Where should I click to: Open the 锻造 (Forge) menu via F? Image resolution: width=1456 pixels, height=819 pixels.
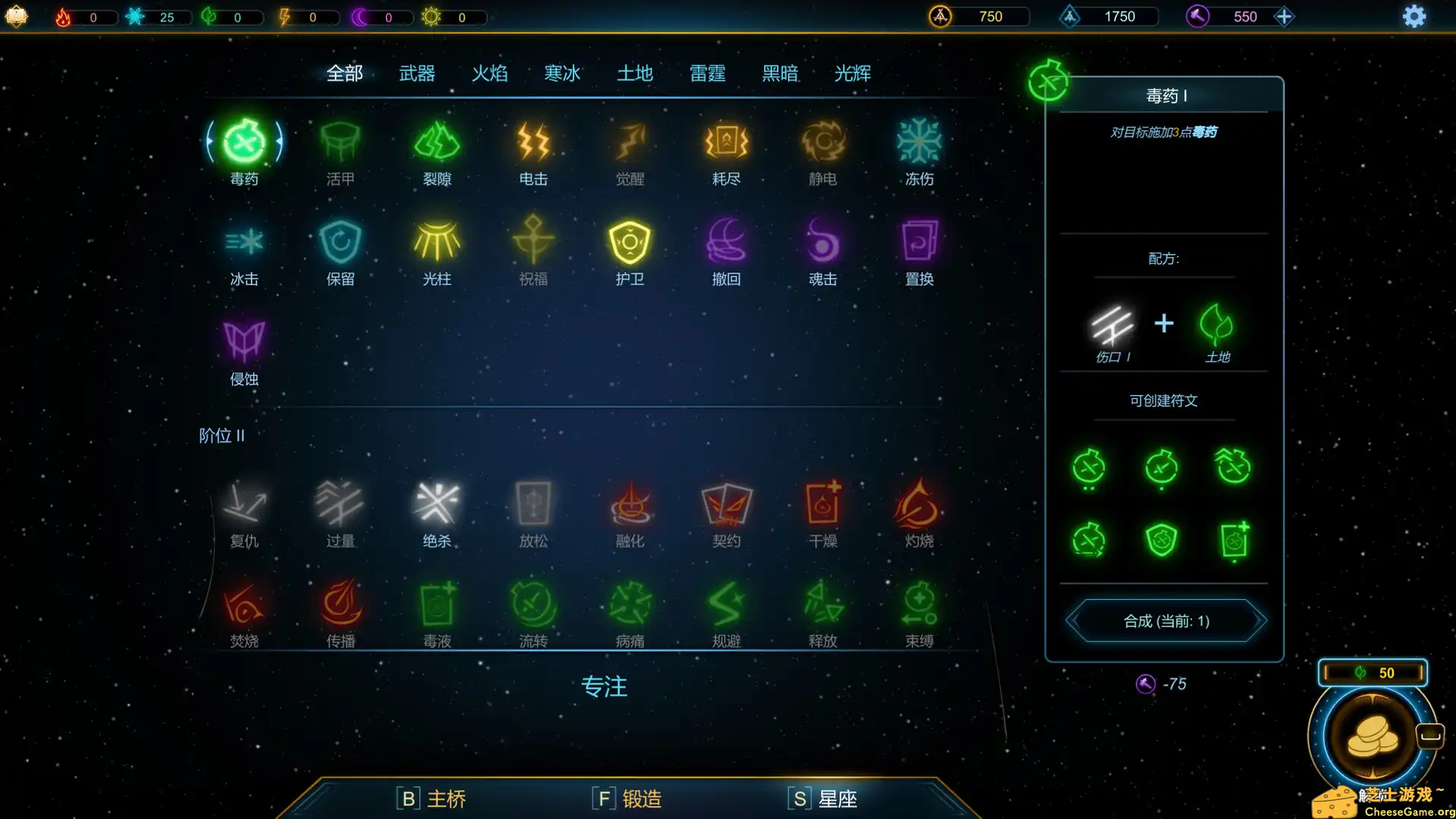click(626, 798)
